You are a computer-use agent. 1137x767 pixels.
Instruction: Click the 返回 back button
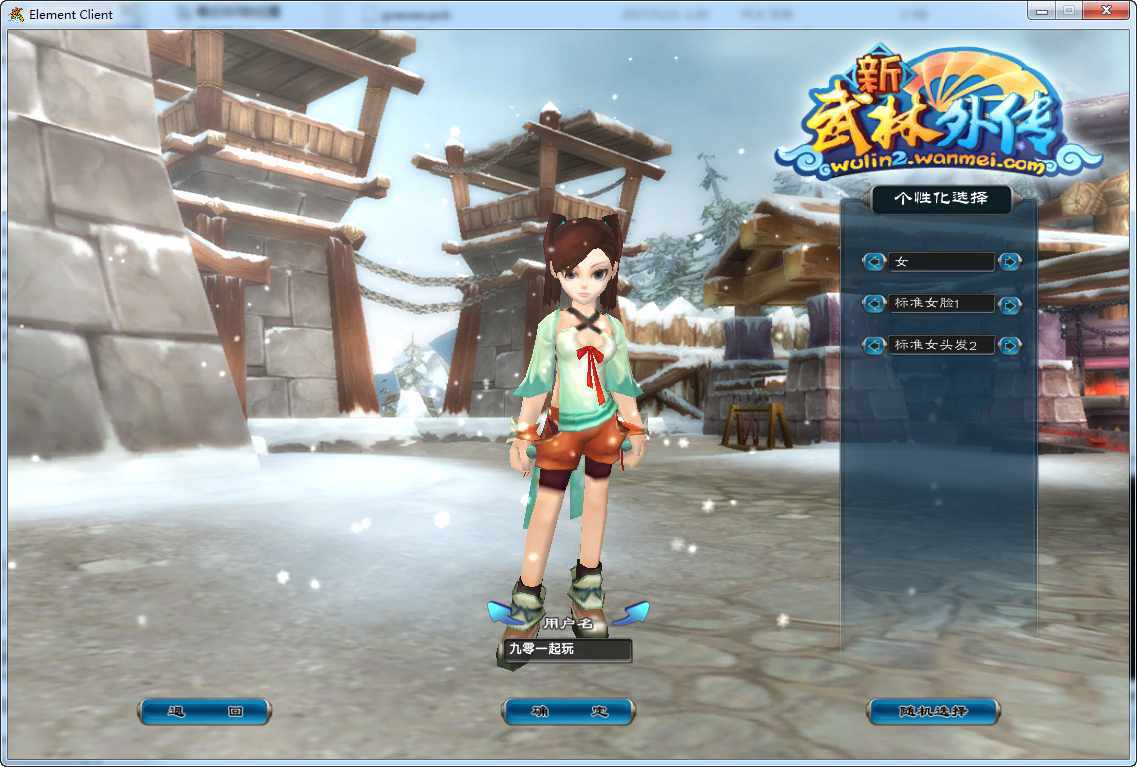(x=204, y=712)
